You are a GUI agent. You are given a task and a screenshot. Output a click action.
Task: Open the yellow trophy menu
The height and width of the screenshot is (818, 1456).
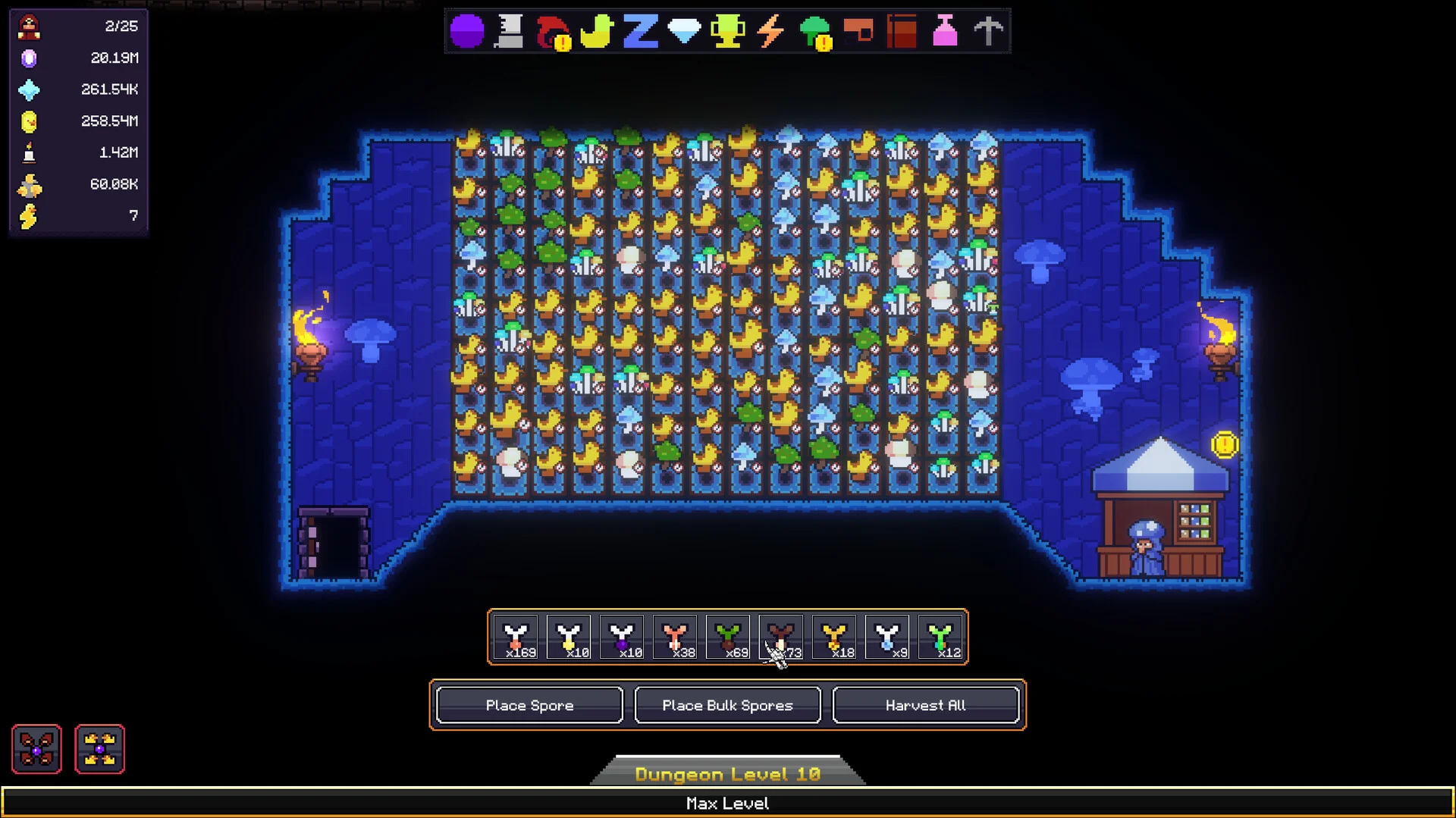(727, 32)
